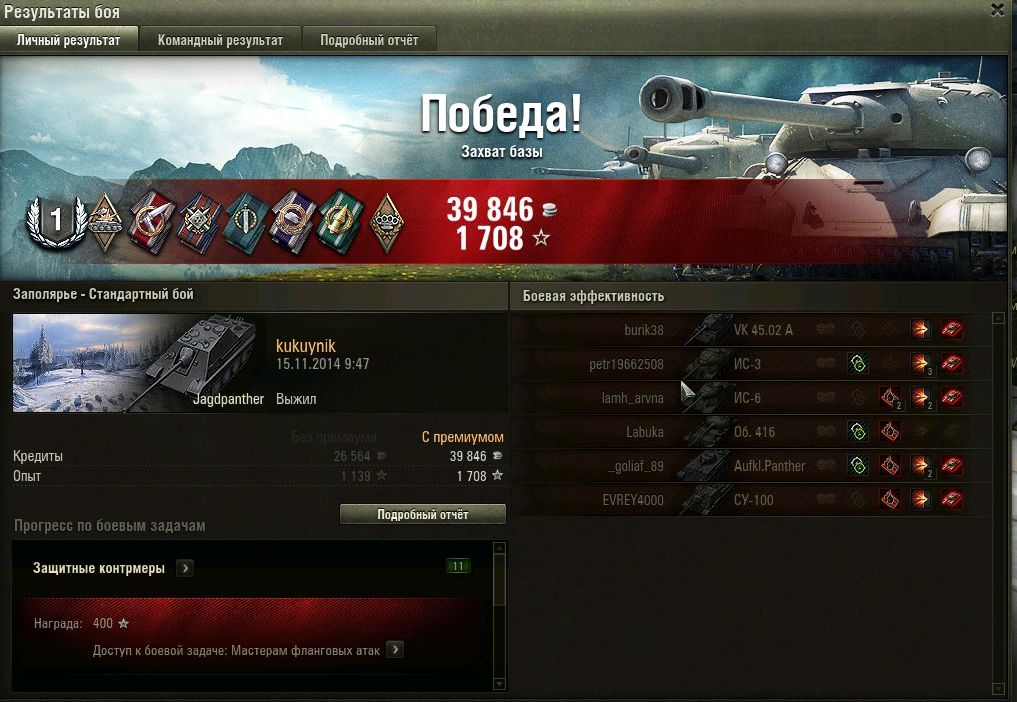Select the burik38 VK 45.02 A row
This screenshot has height=702, width=1017.
740,330
